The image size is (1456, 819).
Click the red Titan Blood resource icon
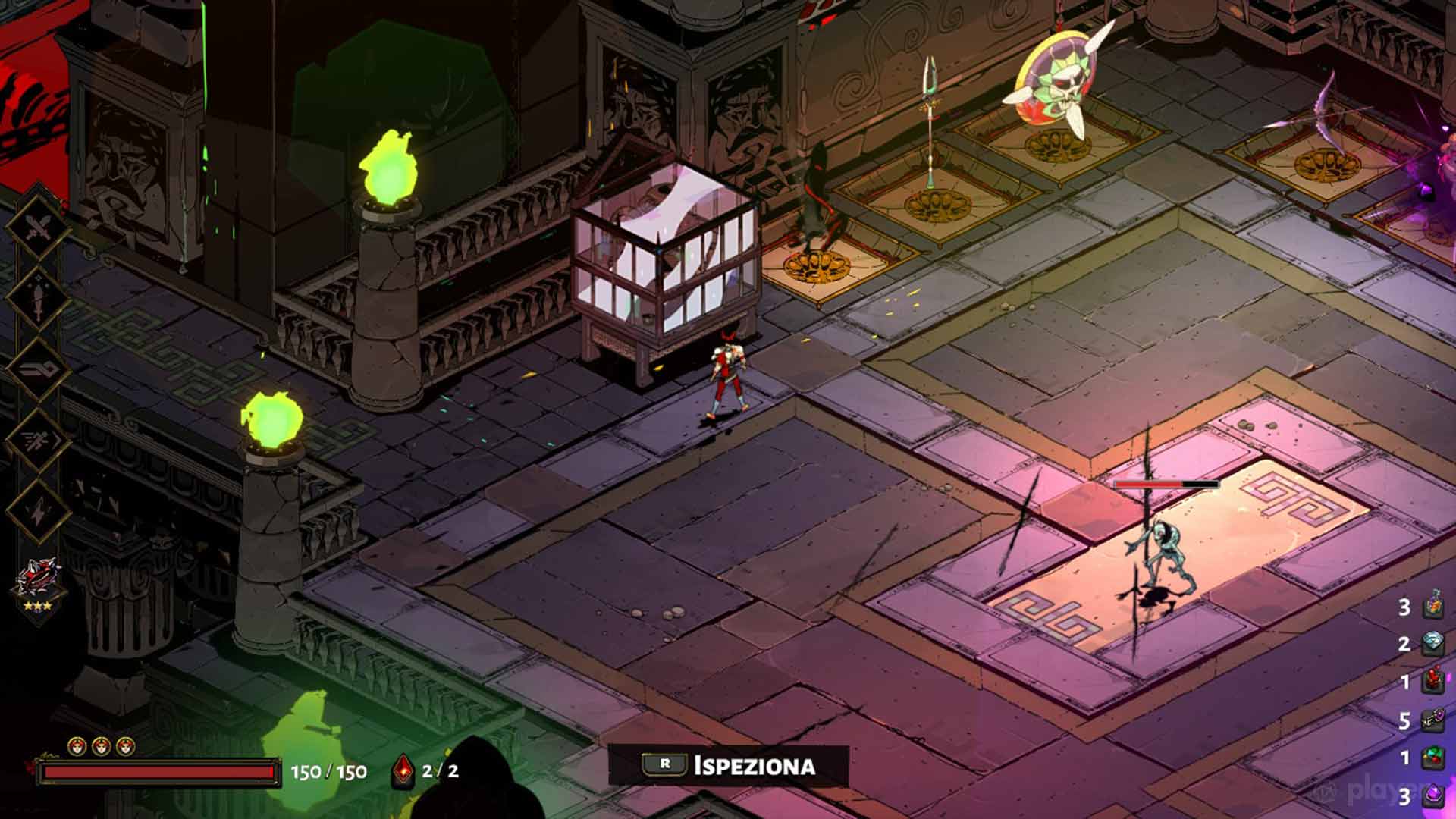click(1433, 679)
